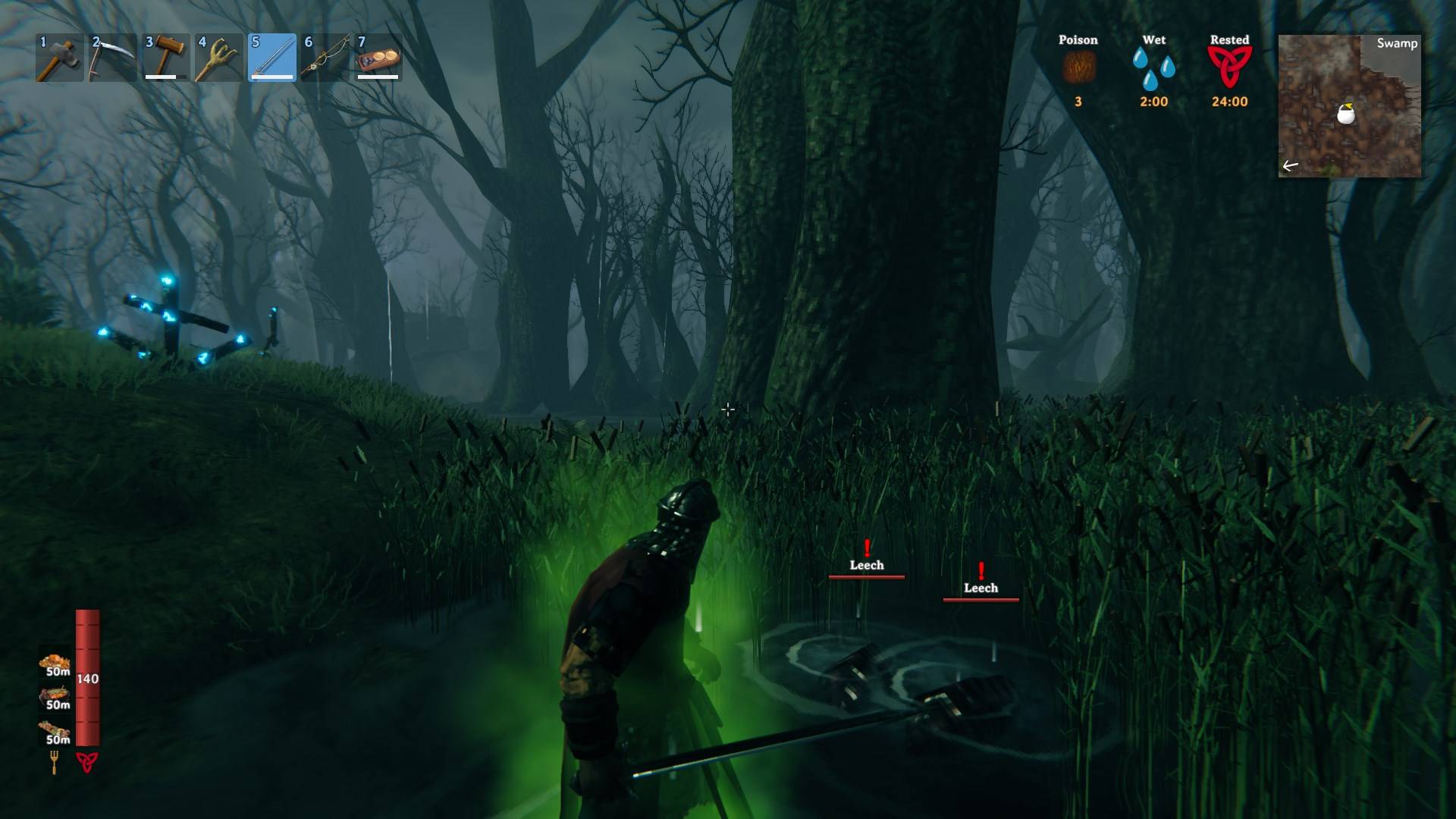The height and width of the screenshot is (819, 1456).
Task: Click the Swamp biome label
Action: tap(1398, 45)
